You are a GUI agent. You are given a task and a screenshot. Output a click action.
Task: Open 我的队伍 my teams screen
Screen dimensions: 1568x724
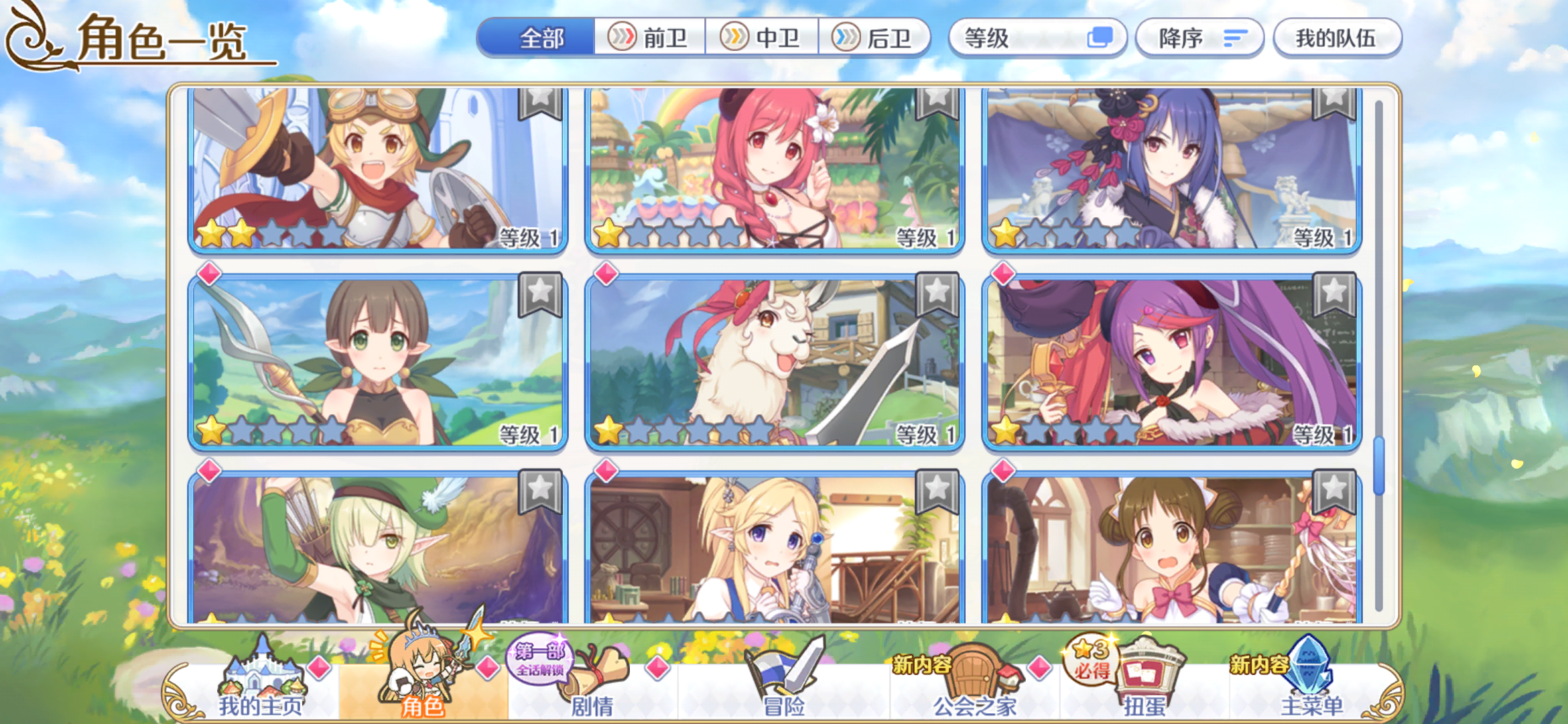1337,38
